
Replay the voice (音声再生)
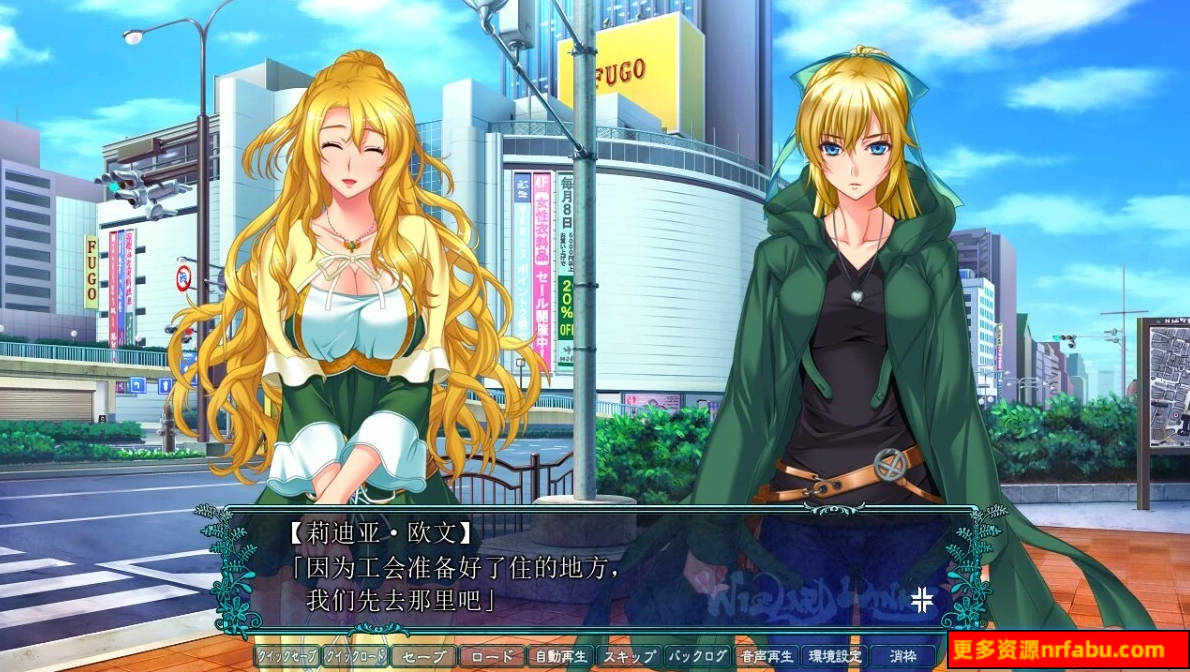click(x=766, y=657)
